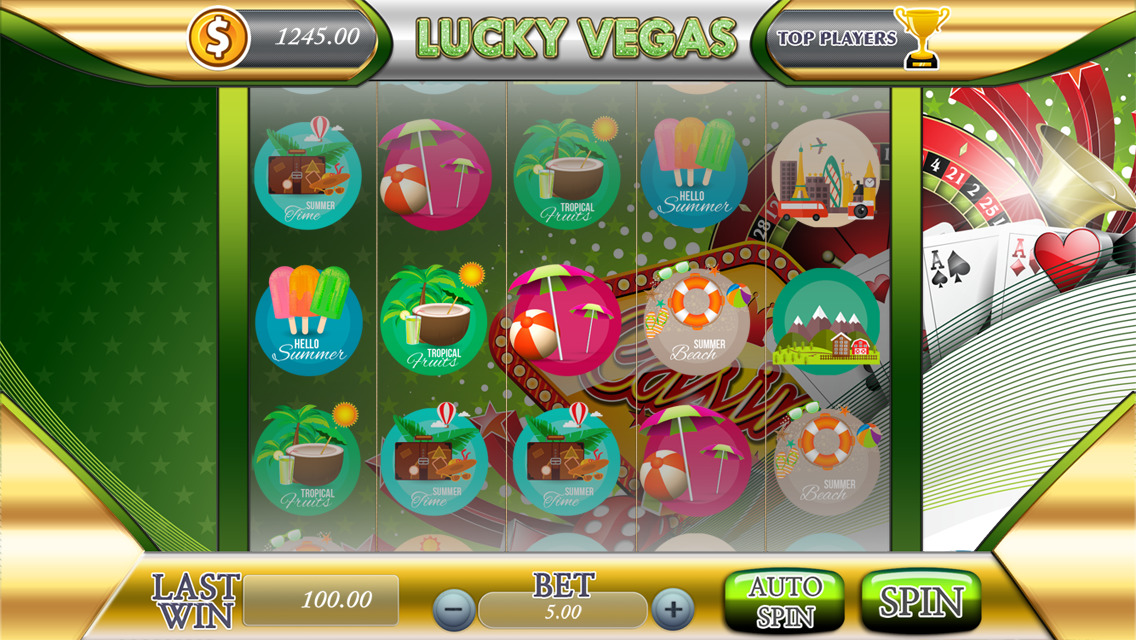Decrease the bet with the minus button
The image size is (1136, 640).
point(454,608)
